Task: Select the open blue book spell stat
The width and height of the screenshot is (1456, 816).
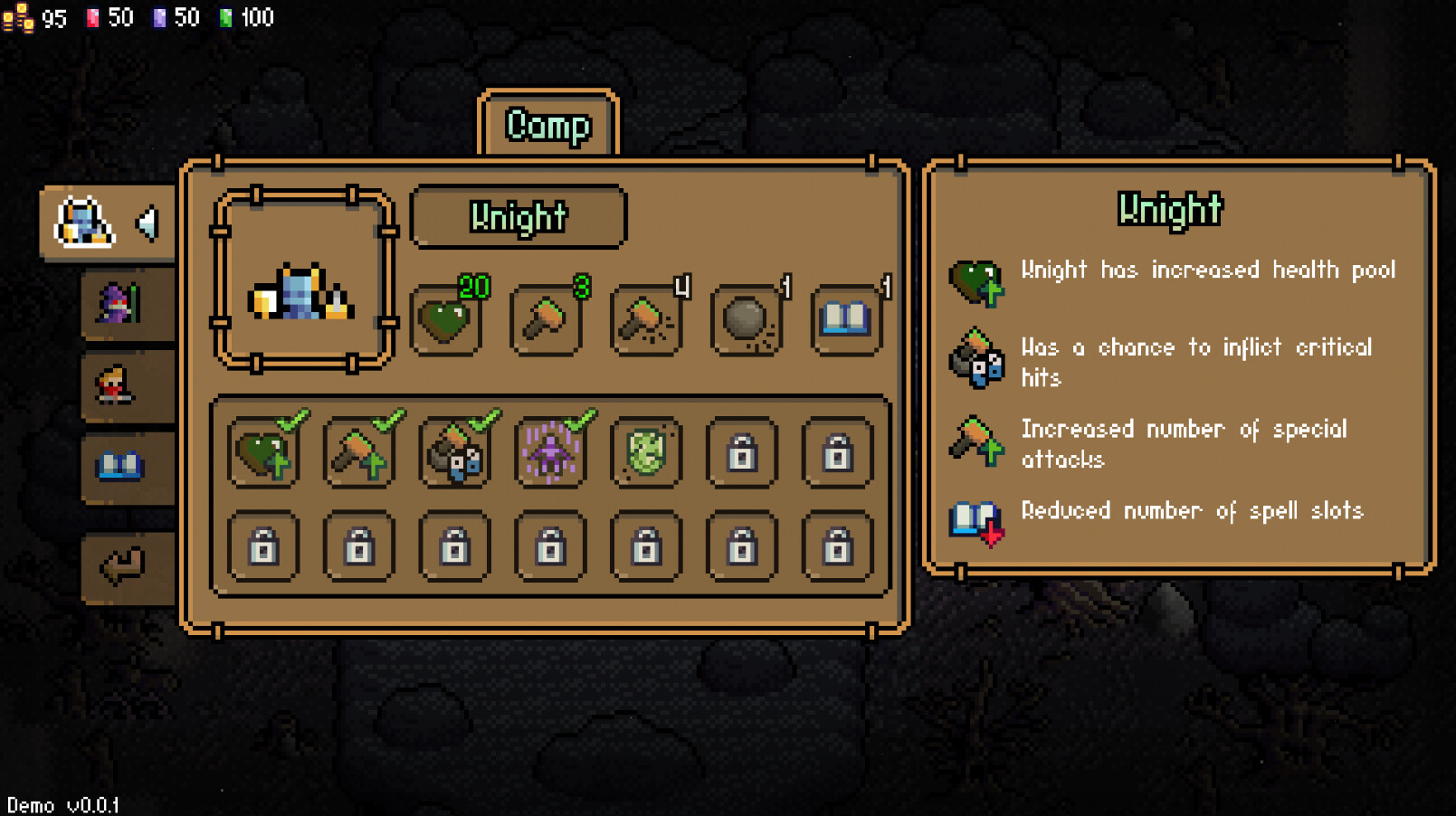Action: (846, 320)
